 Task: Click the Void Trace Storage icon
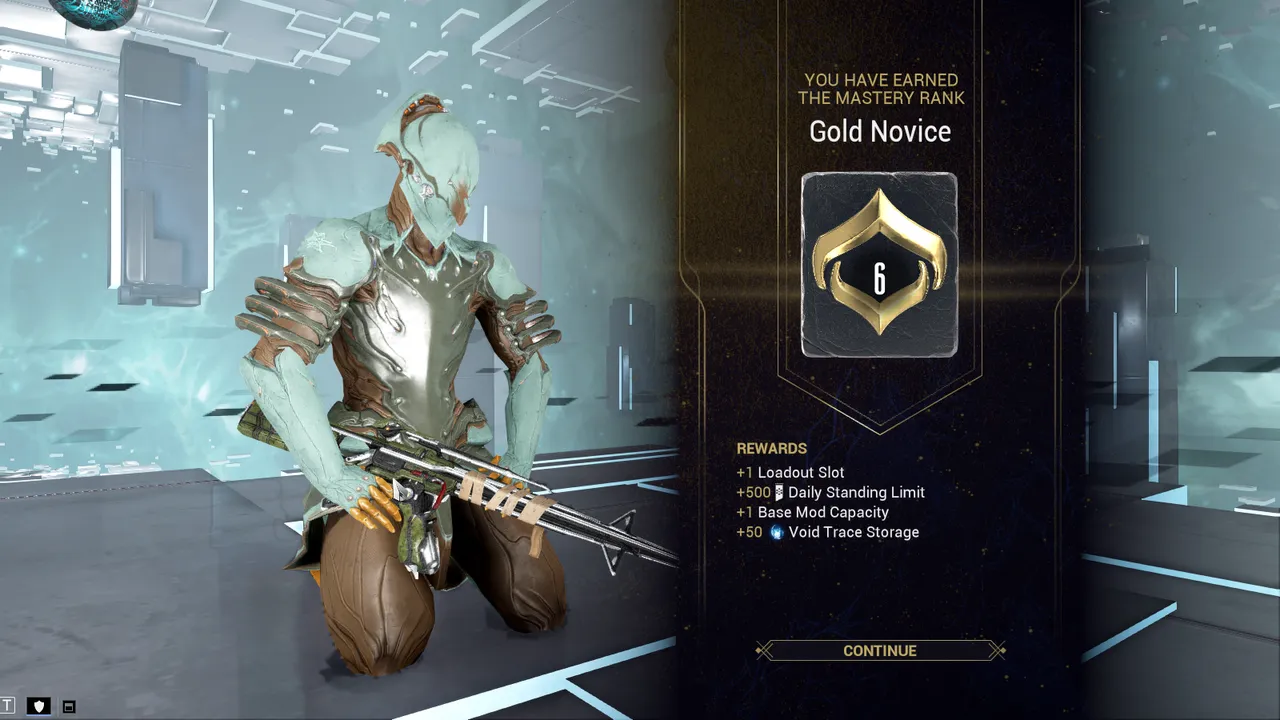[x=777, y=531]
